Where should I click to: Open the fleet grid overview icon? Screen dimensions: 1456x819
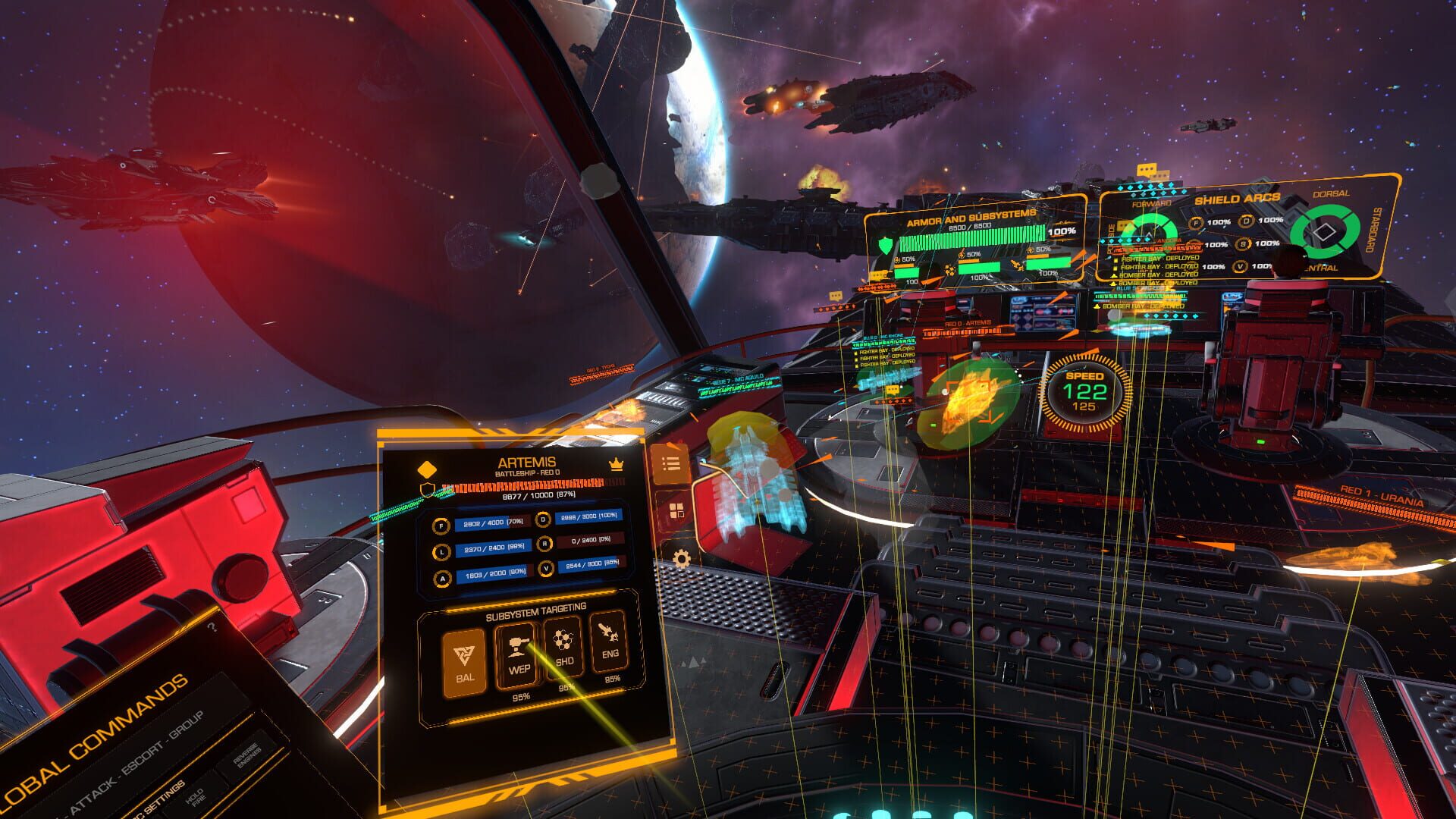pos(676,510)
